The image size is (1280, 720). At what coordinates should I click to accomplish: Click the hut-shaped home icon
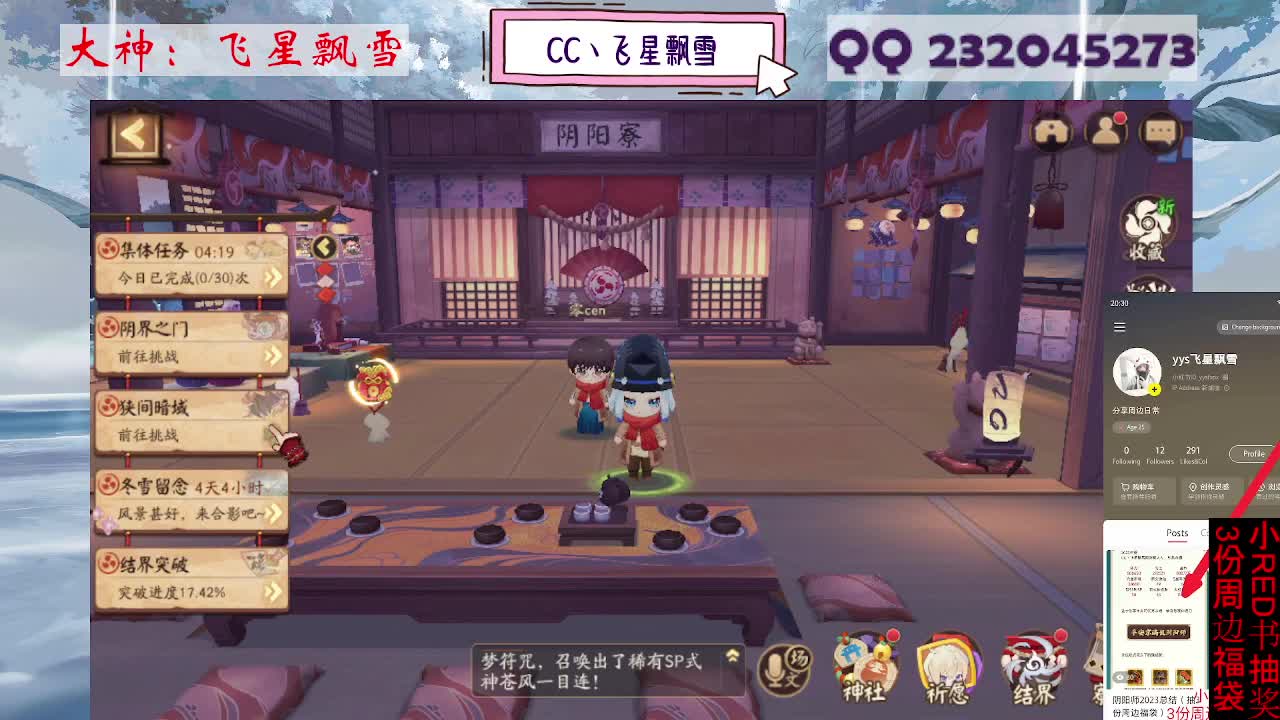pos(1054,130)
